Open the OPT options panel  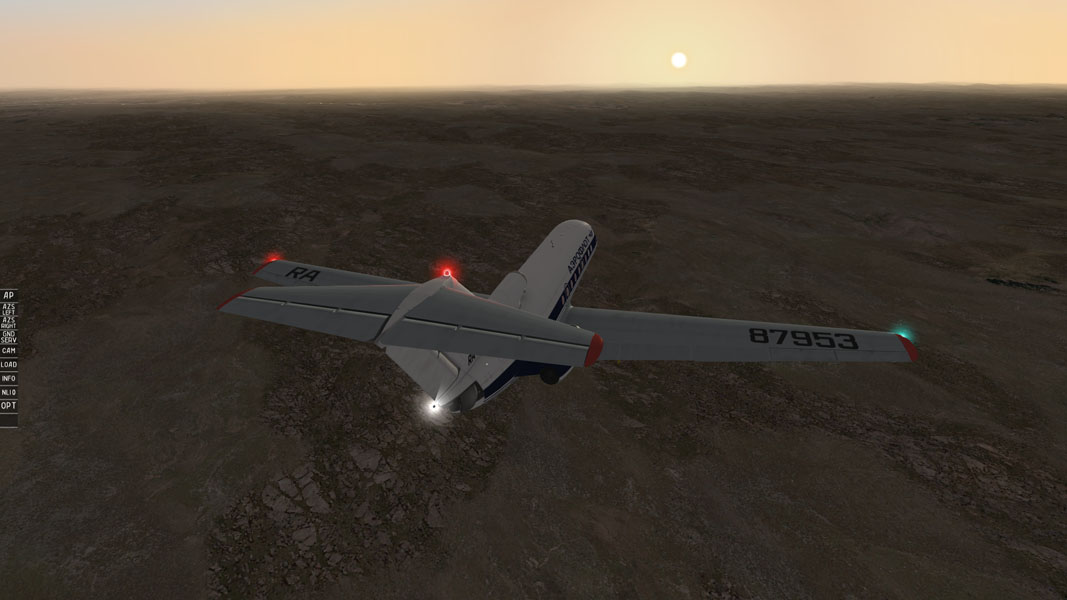8,406
